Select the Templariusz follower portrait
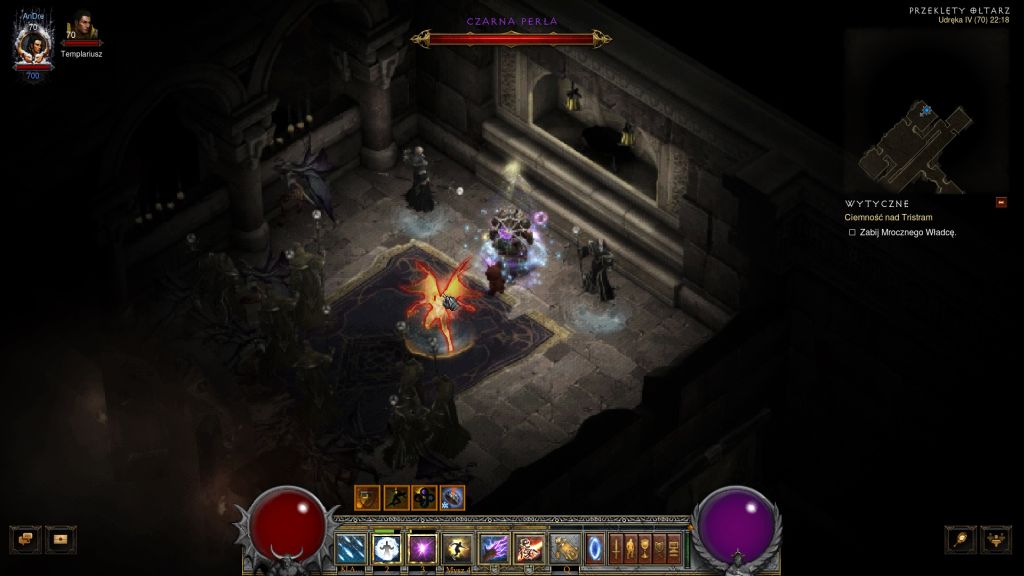Image resolution: width=1024 pixels, height=576 pixels. [82, 29]
